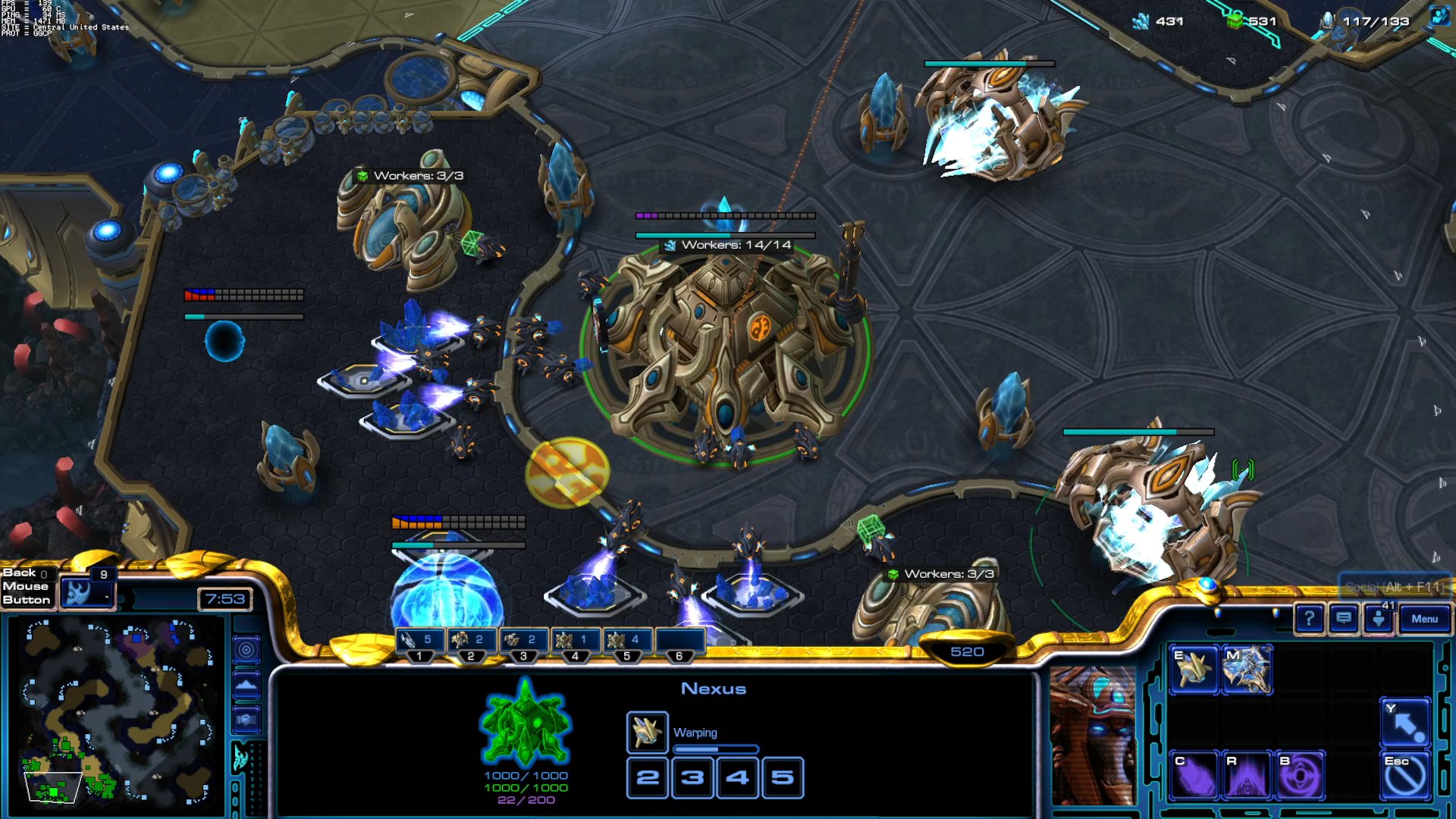Screen dimensions: 1456x819
Task: Activate the Chrono Boost ability icon labeled B
Action: pyautogui.click(x=1299, y=773)
